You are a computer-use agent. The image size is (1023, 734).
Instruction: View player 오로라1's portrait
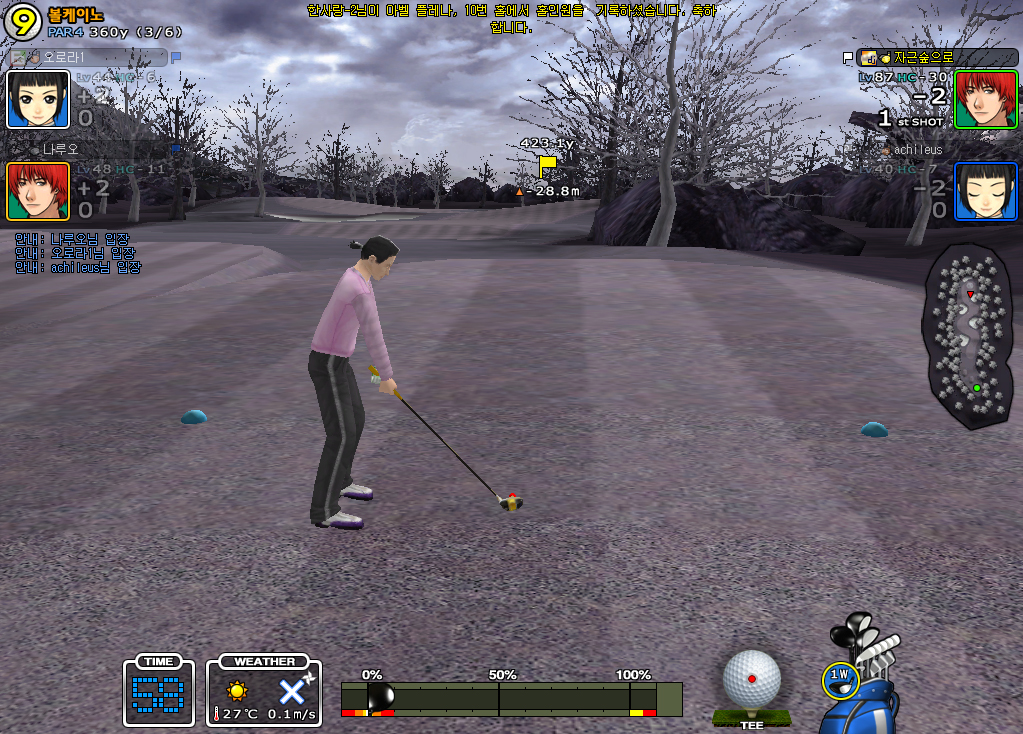click(38, 100)
